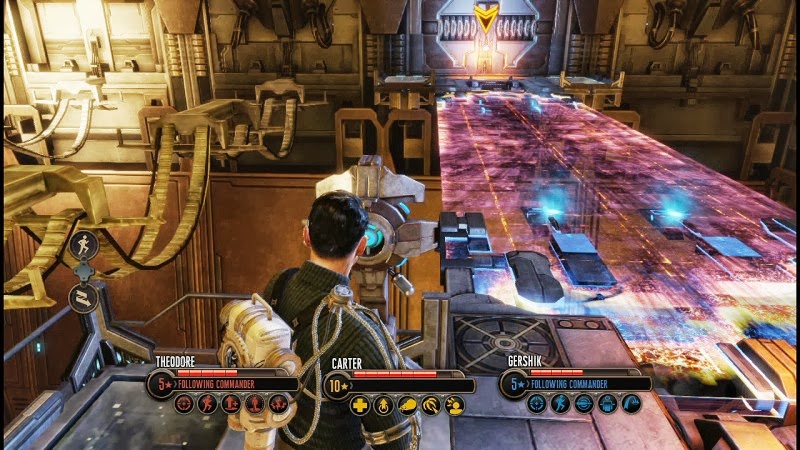Use Gershik's blue running figure ability

[x=560, y=403]
